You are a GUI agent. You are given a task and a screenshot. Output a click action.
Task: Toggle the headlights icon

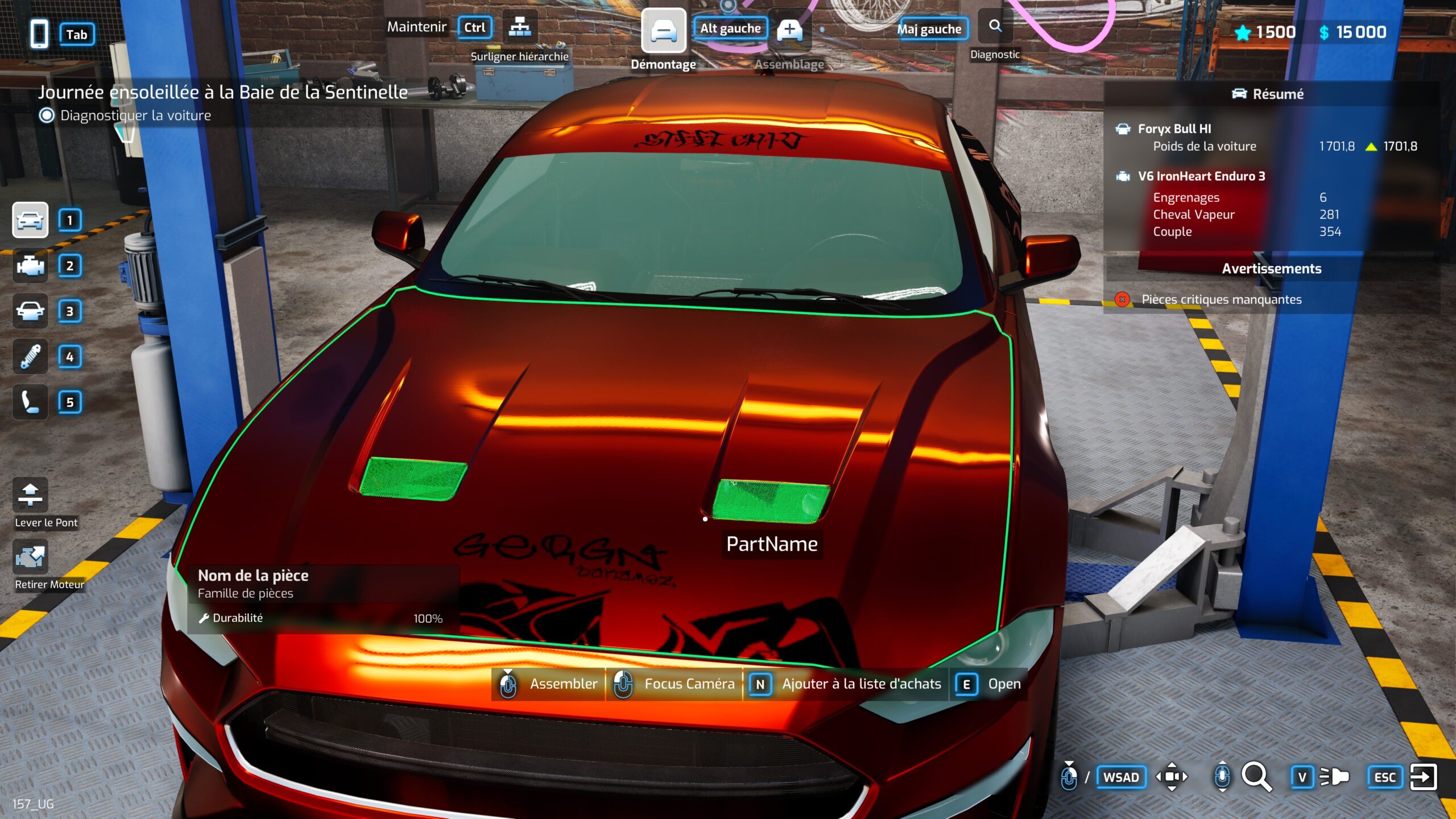coord(1334,777)
